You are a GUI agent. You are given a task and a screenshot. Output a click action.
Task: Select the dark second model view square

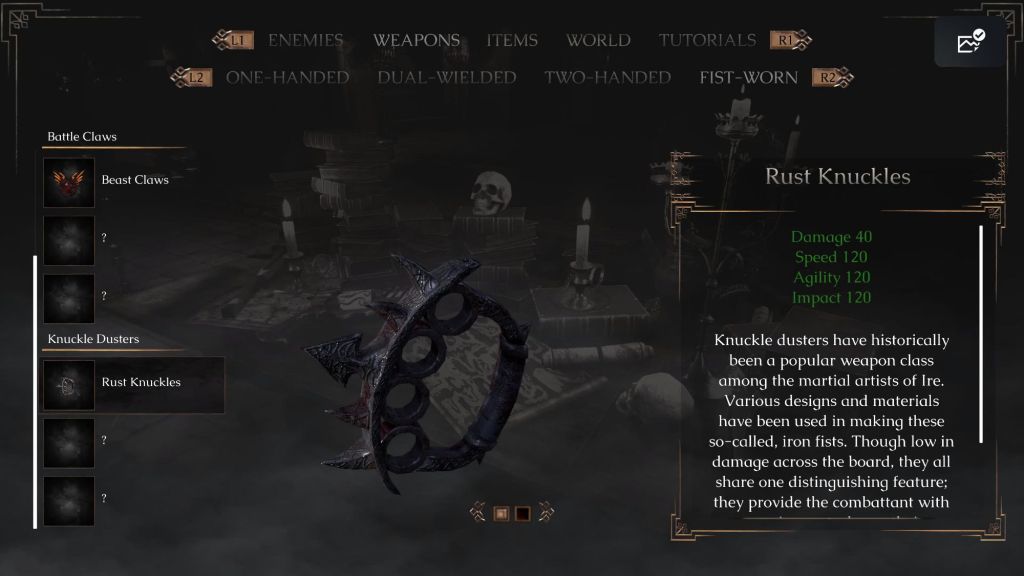[x=522, y=514]
